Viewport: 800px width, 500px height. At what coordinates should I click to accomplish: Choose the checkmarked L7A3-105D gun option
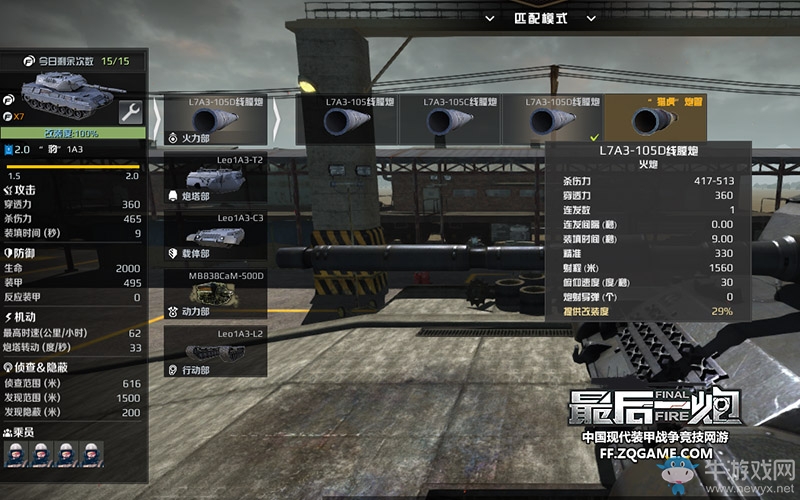coord(553,120)
